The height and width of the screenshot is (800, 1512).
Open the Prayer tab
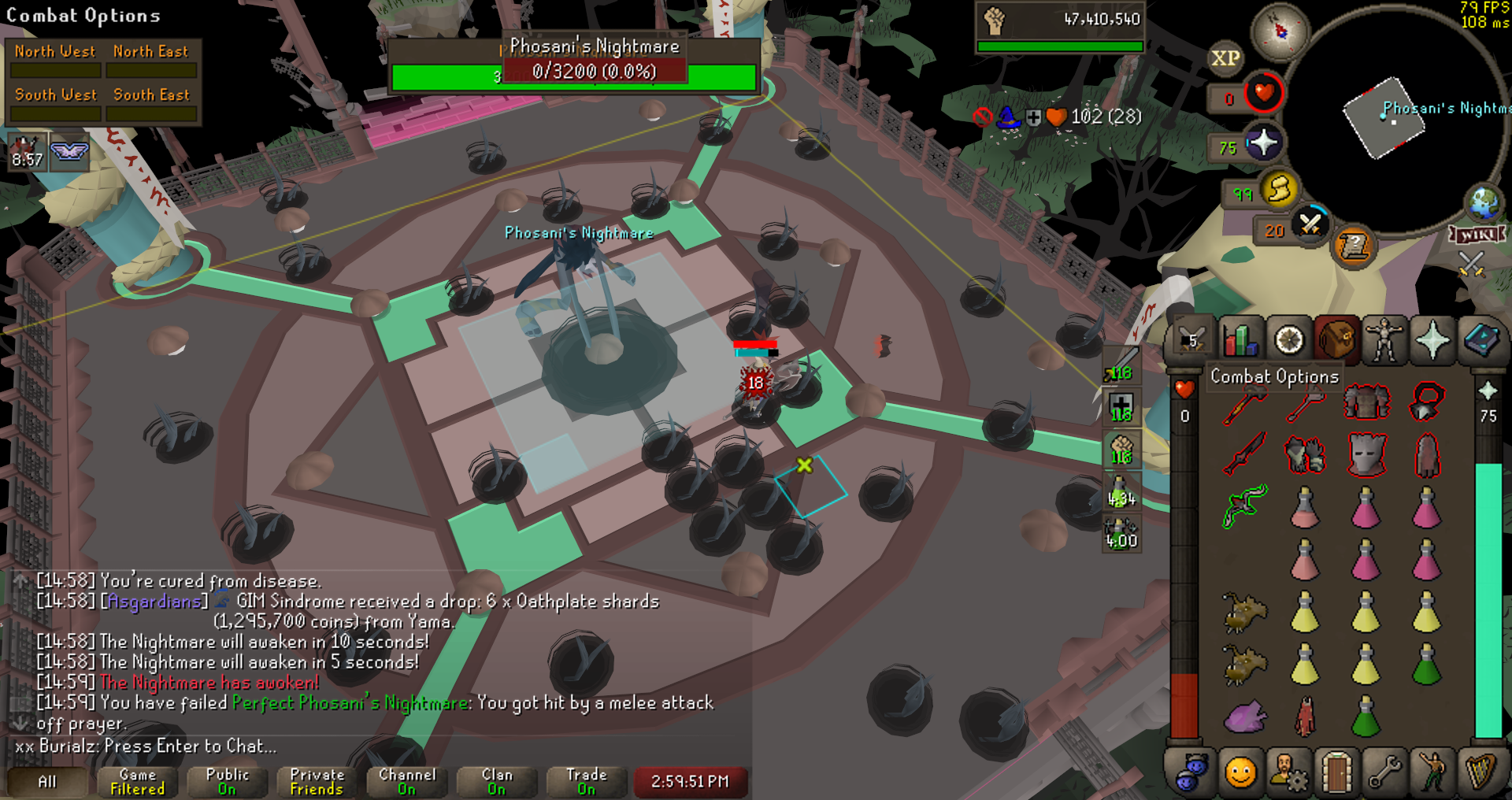click(1432, 341)
